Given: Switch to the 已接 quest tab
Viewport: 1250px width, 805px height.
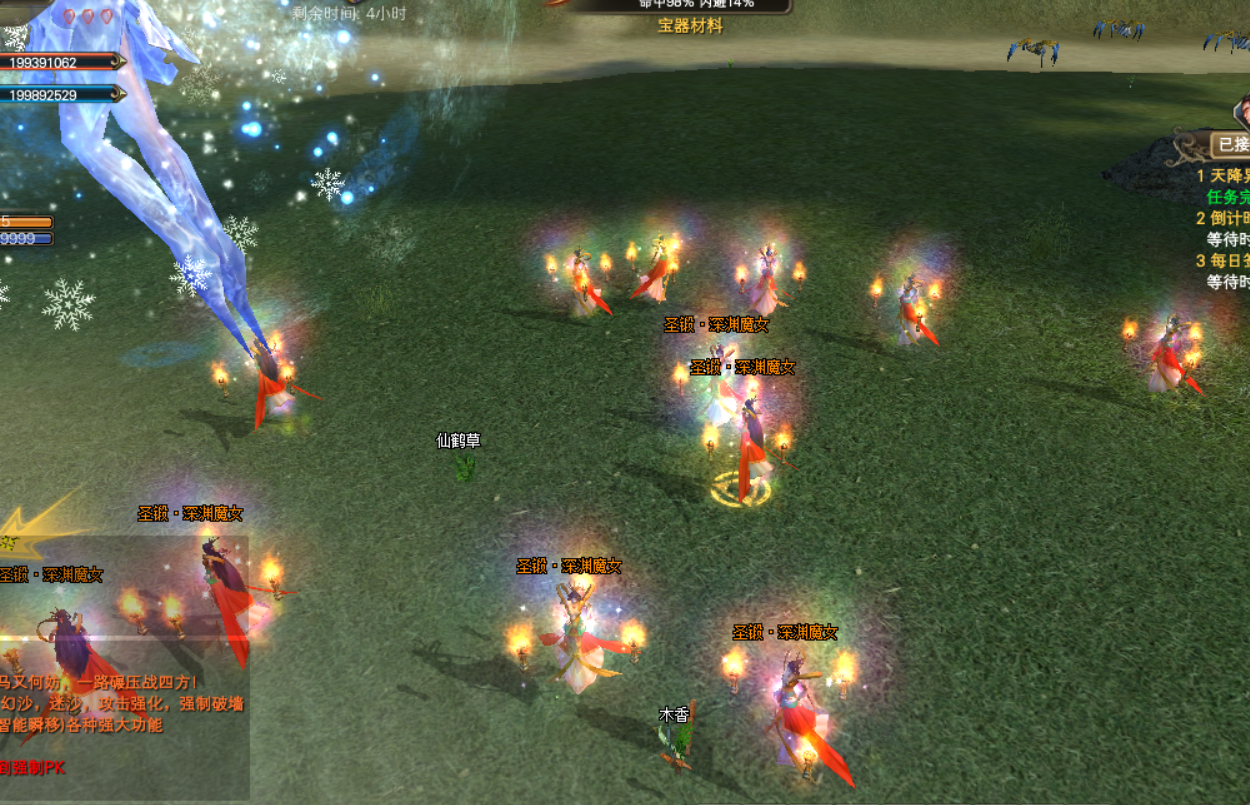Looking at the screenshot, I should [1230, 145].
